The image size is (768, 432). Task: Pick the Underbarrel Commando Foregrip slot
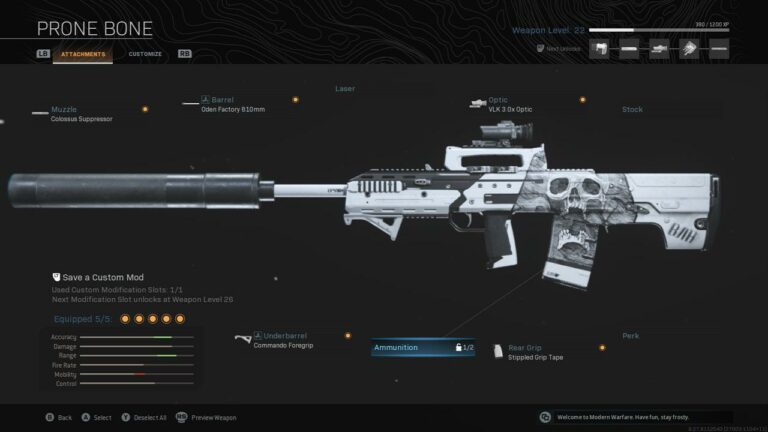(x=290, y=341)
